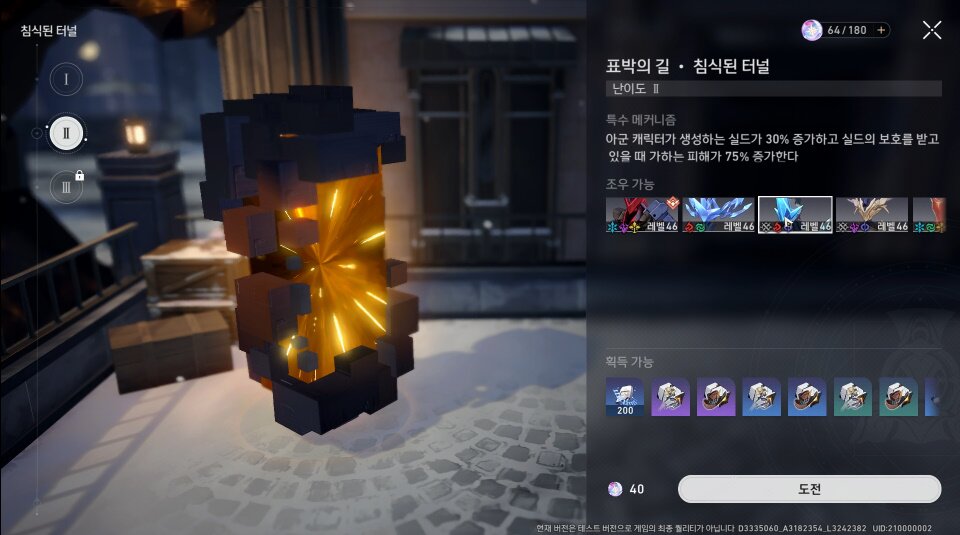View the green boots relic reward
The width and height of the screenshot is (960, 535).
pyautogui.click(x=899, y=397)
